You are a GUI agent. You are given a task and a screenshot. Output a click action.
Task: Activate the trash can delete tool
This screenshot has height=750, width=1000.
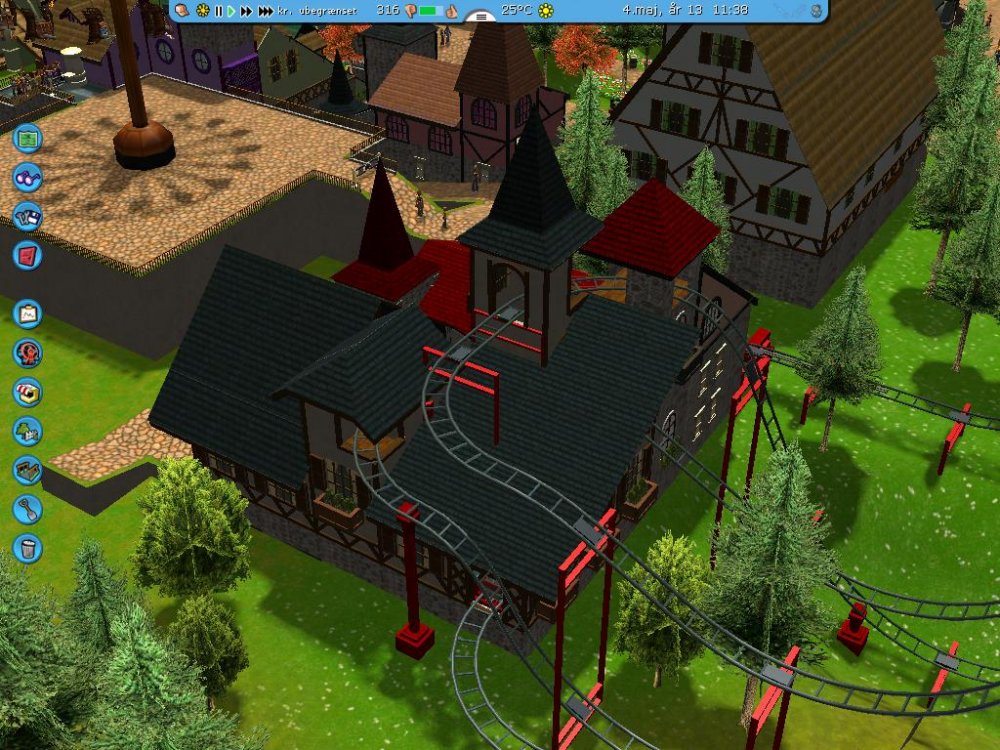tap(28, 548)
